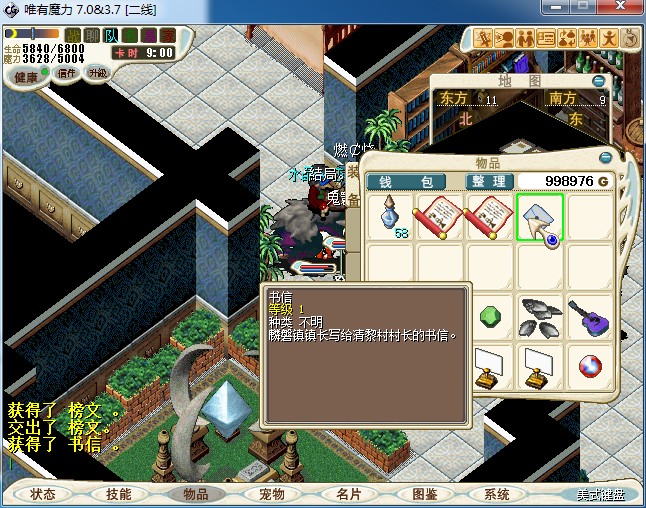Open the 图鉴 album menu
646x508 pixels.
coord(424,494)
